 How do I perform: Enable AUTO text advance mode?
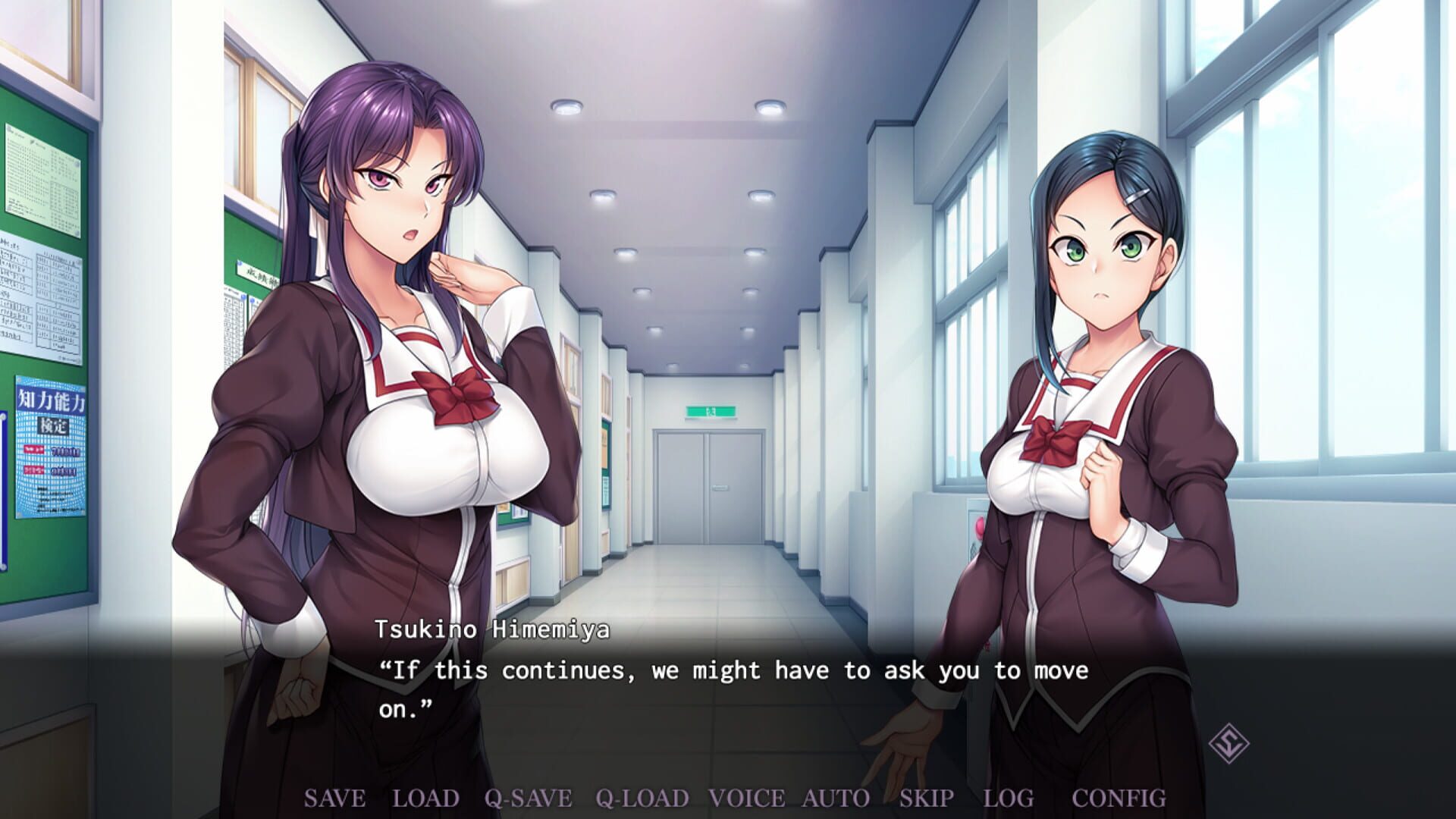[x=834, y=798]
